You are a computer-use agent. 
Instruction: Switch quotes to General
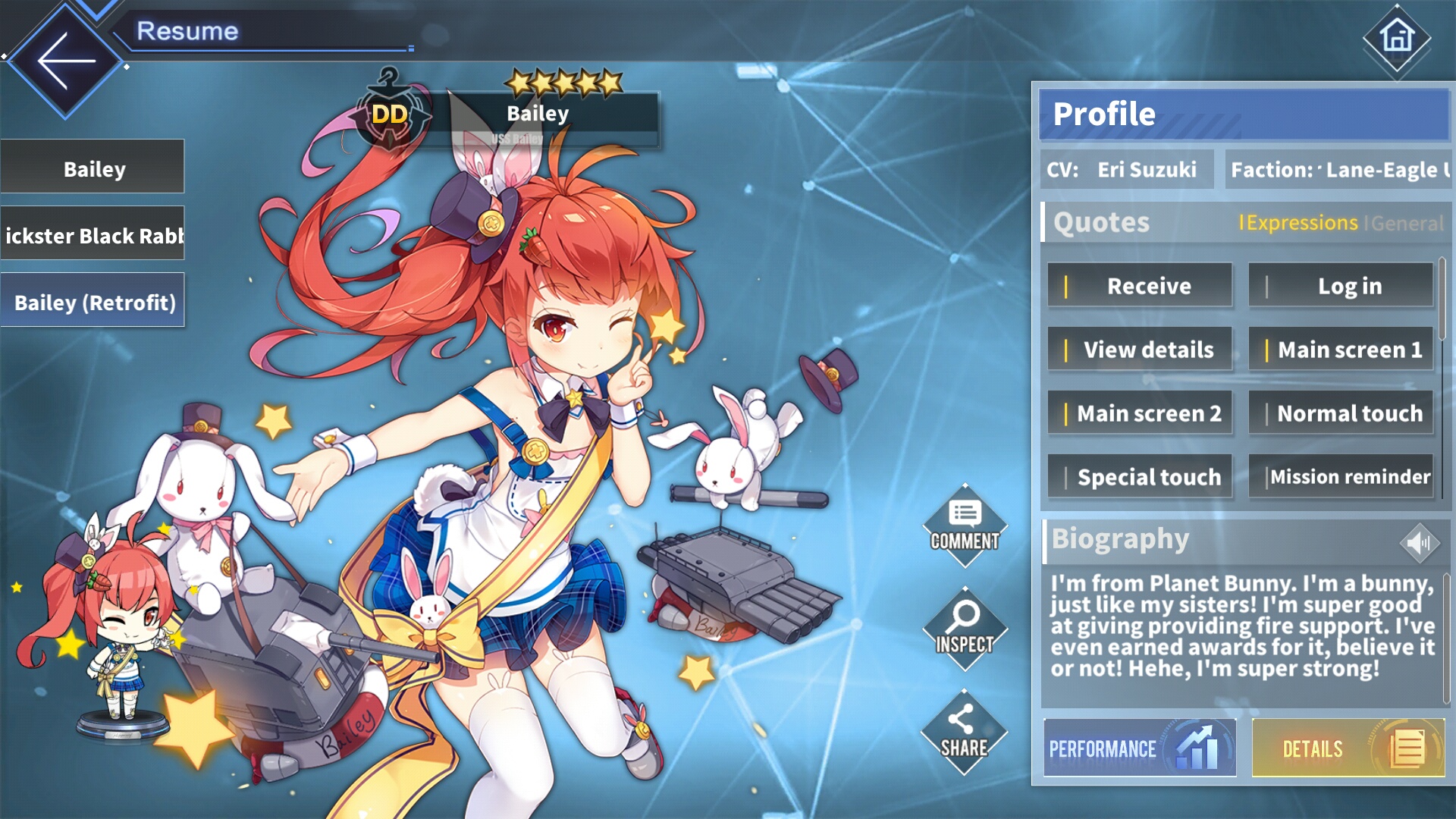tap(1407, 224)
